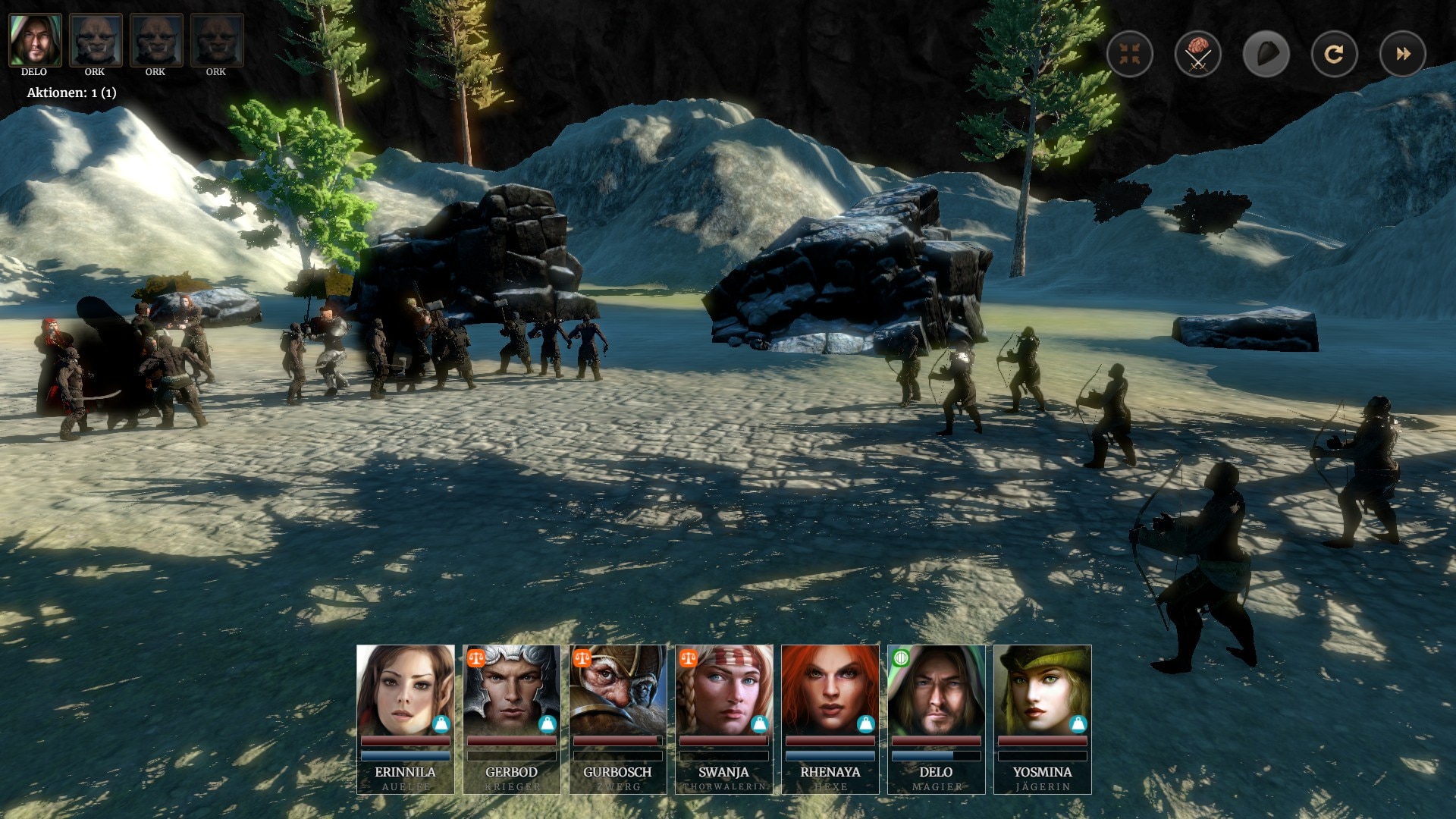
Task: Click the dark shield-shaped round button
Action: click(x=1266, y=54)
